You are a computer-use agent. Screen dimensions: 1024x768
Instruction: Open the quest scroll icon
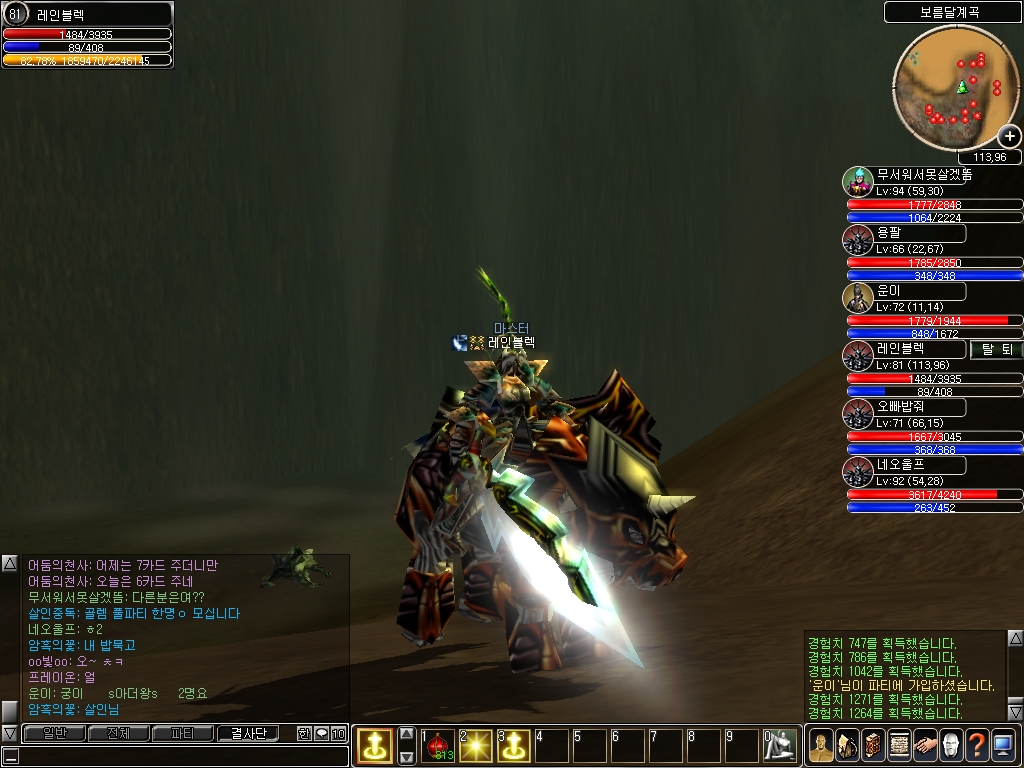(898, 745)
